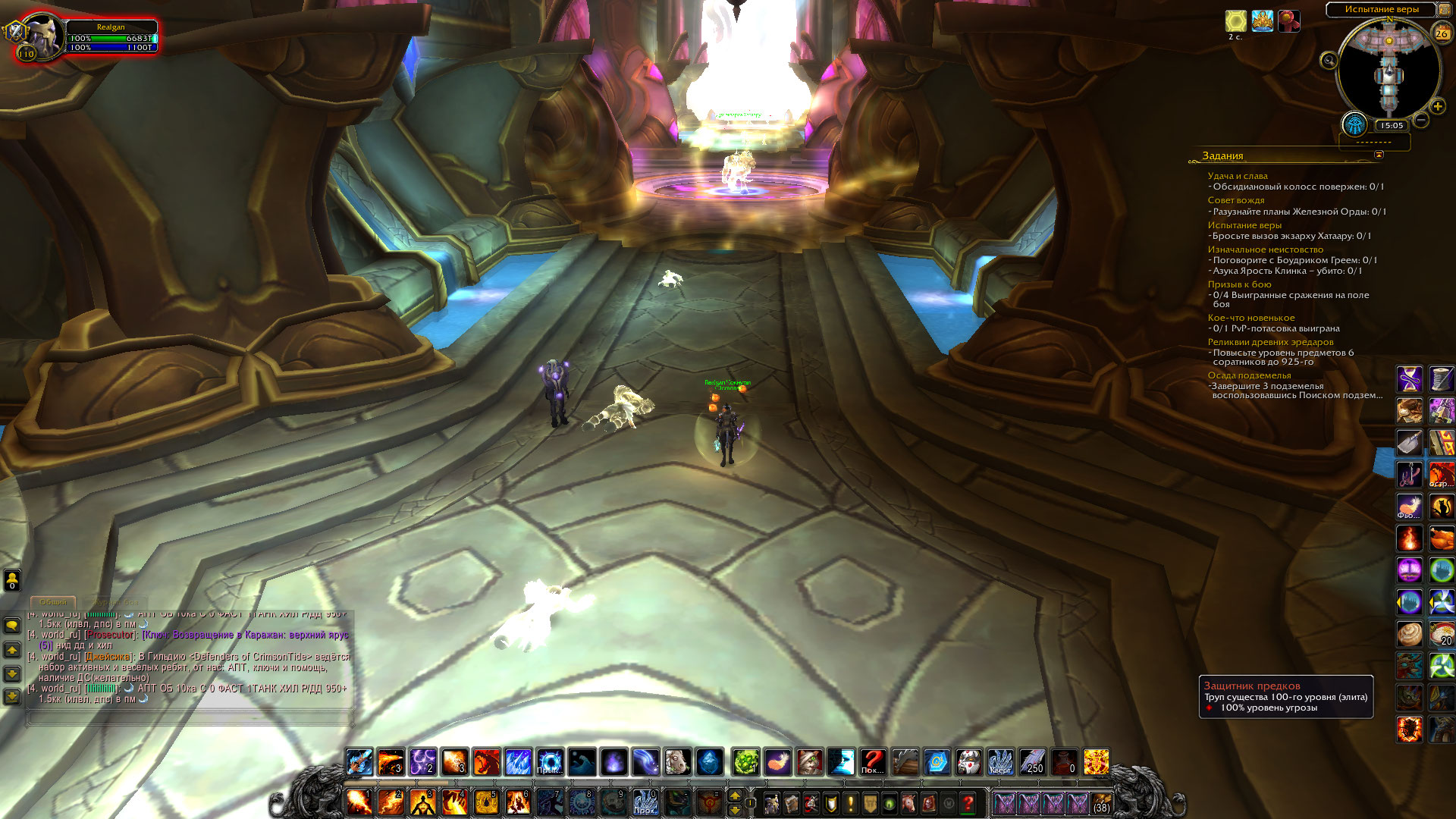This screenshot has width=1456, height=819.
Task: Open the backpack bag showing 38 slots
Action: point(1101,802)
